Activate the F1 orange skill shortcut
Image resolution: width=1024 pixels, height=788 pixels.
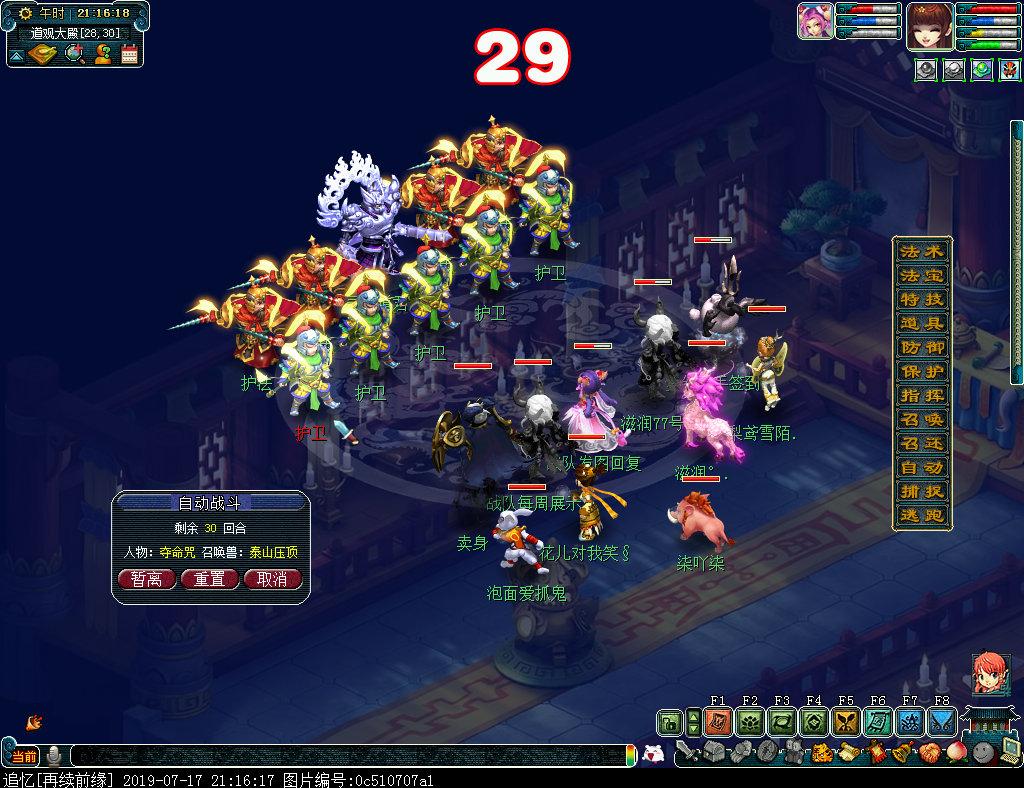tap(717, 722)
